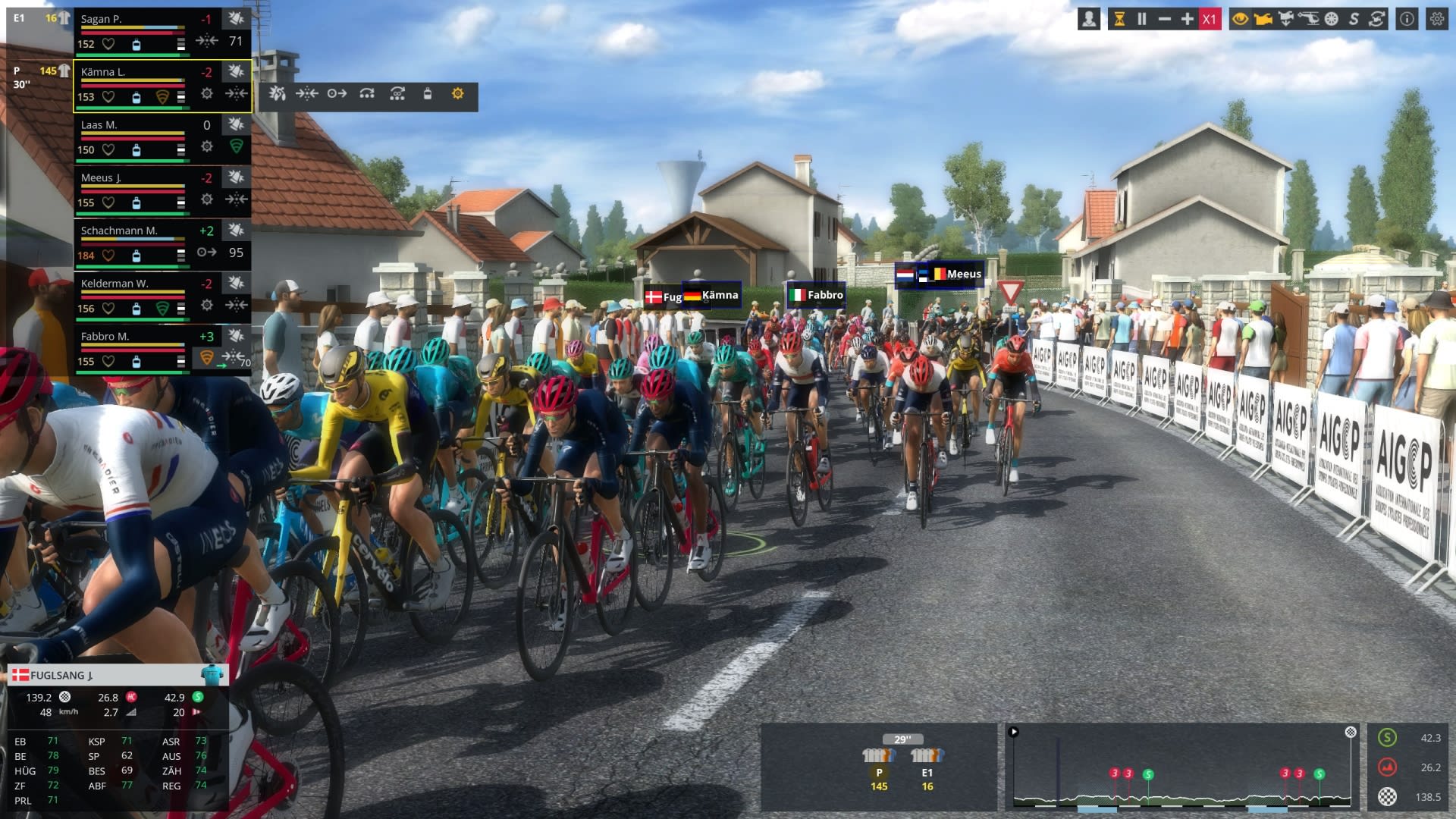Open the rider profile icon in top bar
Viewport: 1456px width, 819px height.
coord(1089,20)
